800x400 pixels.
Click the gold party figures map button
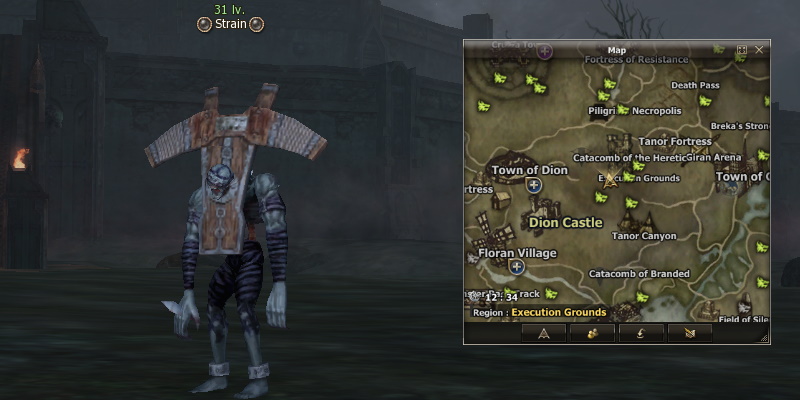[592, 333]
